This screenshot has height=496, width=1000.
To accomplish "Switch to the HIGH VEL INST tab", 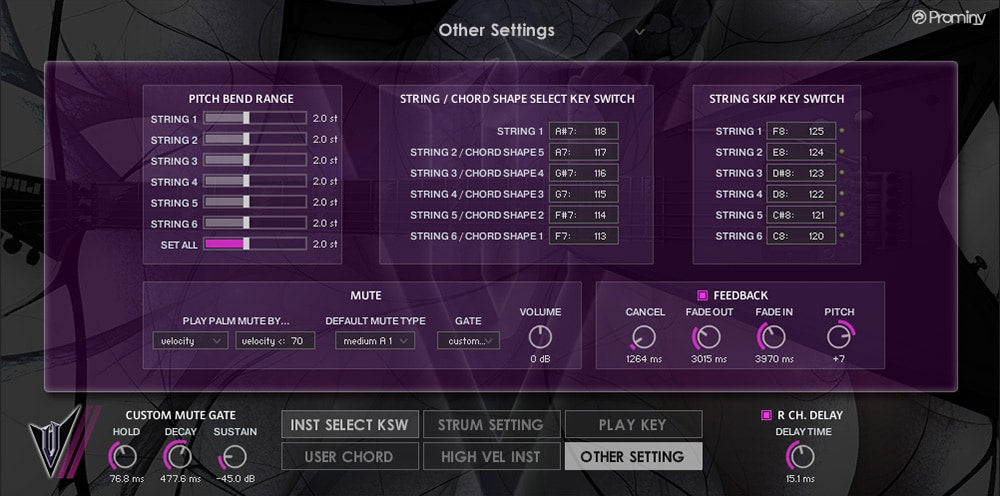I will 490,456.
